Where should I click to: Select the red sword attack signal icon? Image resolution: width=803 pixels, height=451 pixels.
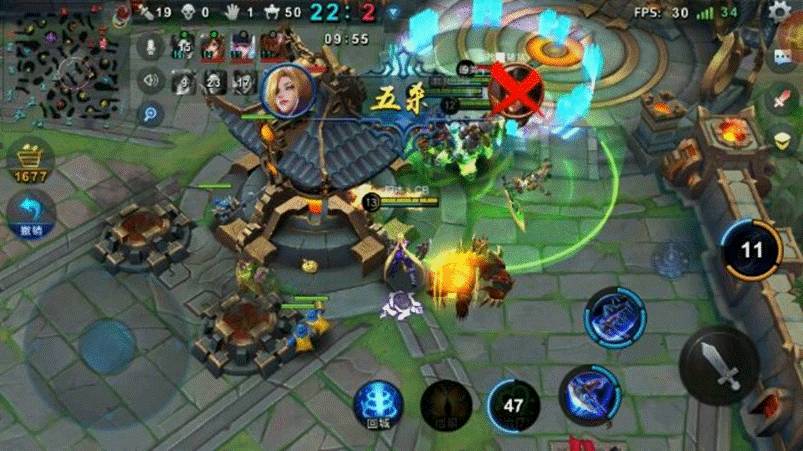coord(782,100)
